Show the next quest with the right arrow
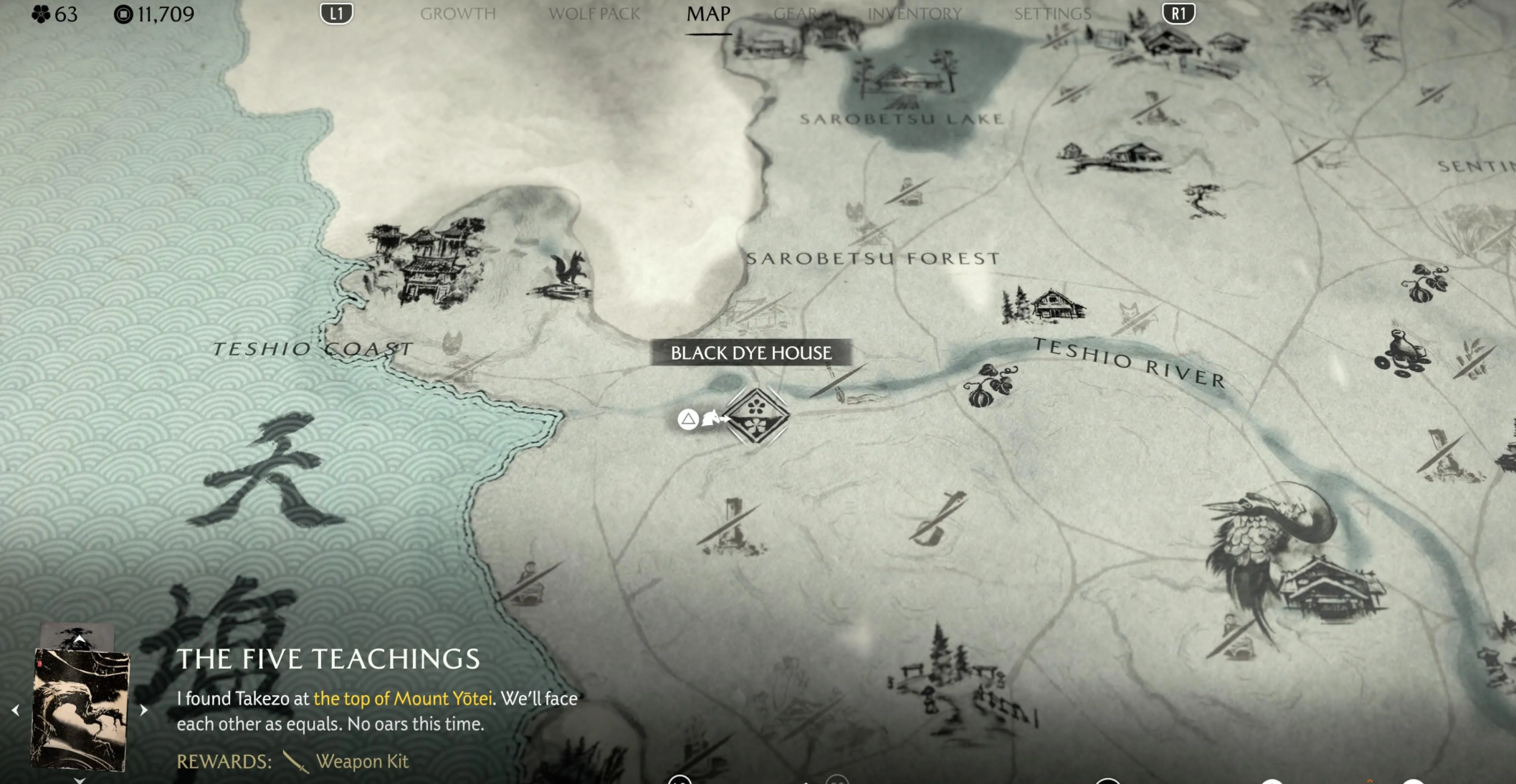 (144, 710)
